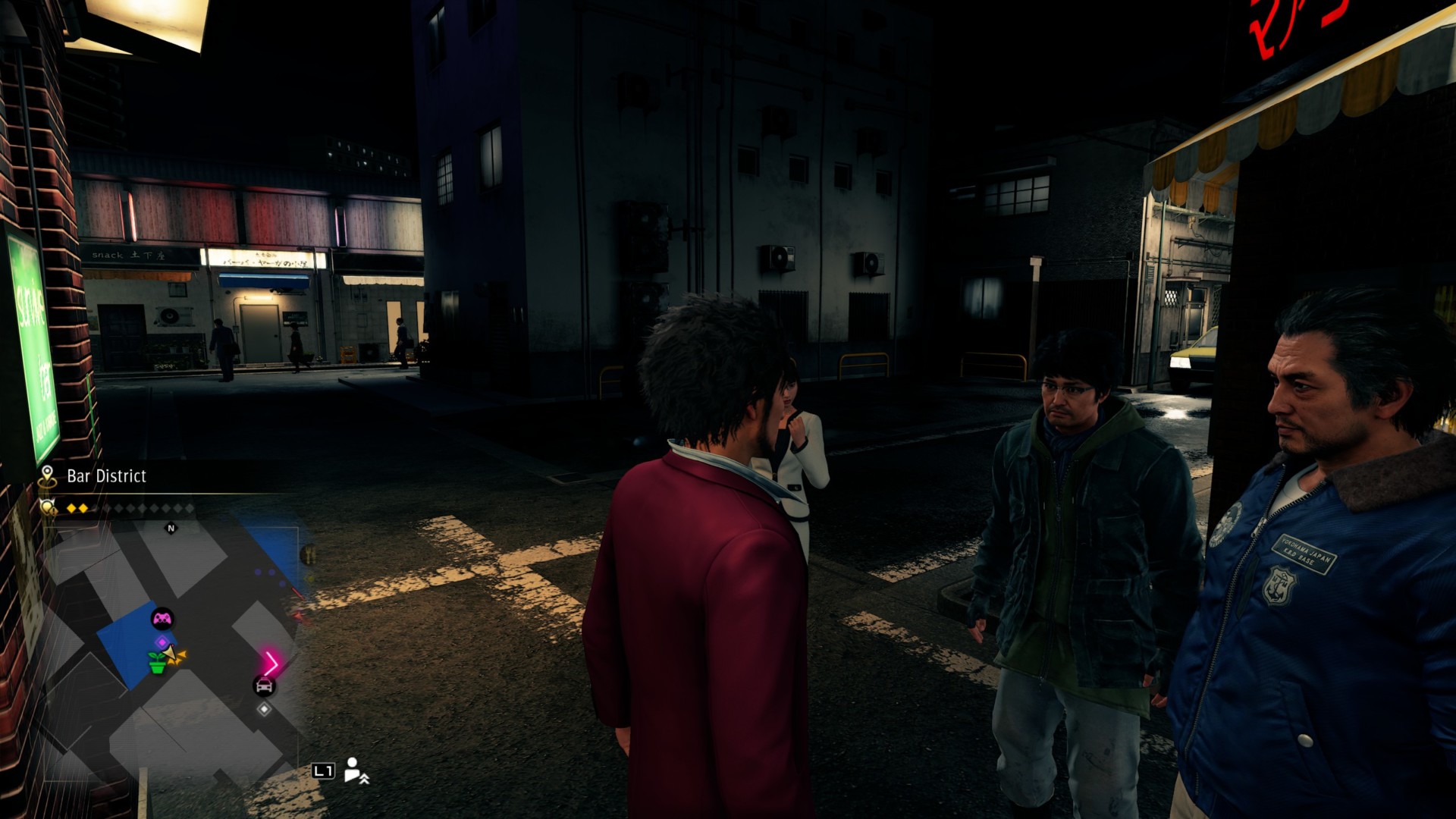Select the pink arrow objective marker

(271, 664)
